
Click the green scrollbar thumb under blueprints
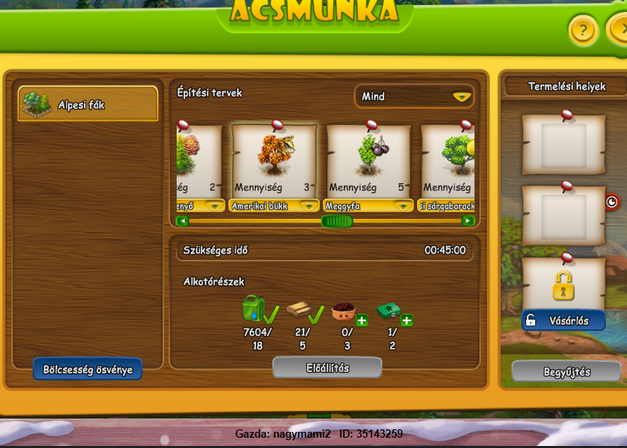point(336,221)
